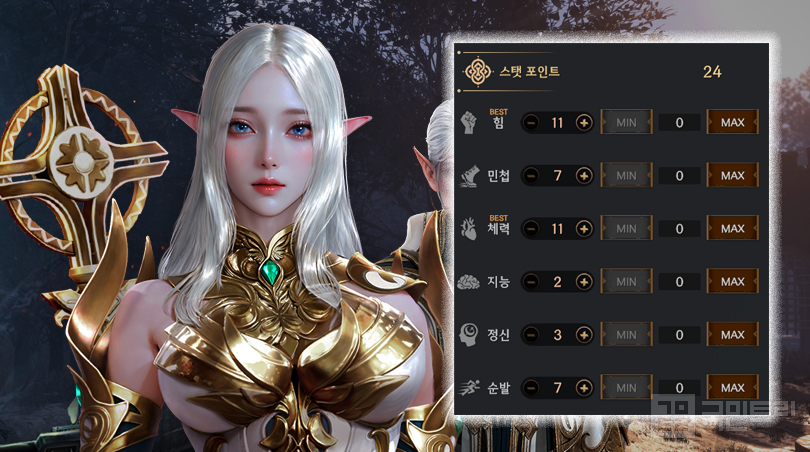The width and height of the screenshot is (810, 452).
Task: Reset 순발 with its MIN button
Action: (x=626, y=388)
